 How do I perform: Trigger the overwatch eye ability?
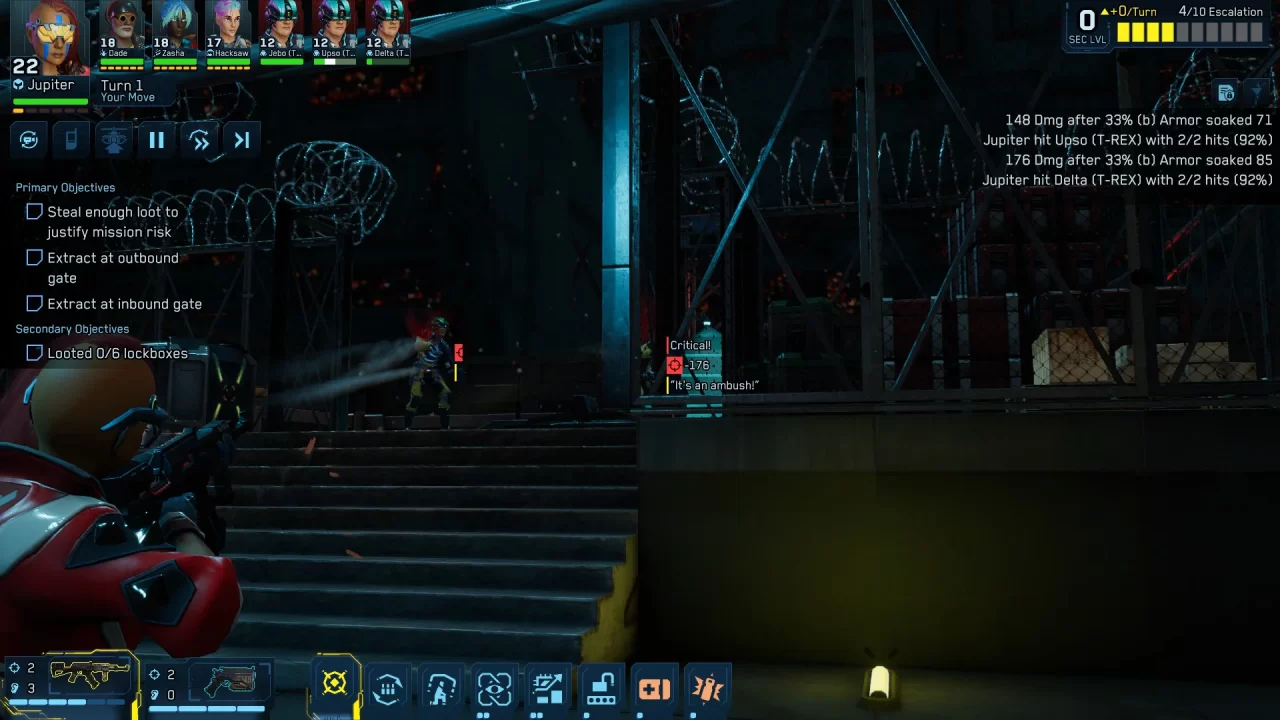(494, 688)
